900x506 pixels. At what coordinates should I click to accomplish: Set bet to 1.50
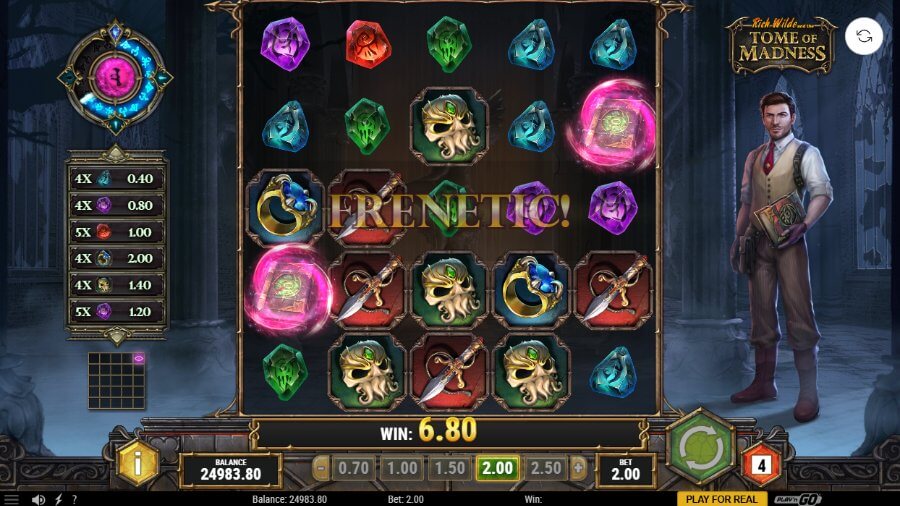[x=449, y=468]
